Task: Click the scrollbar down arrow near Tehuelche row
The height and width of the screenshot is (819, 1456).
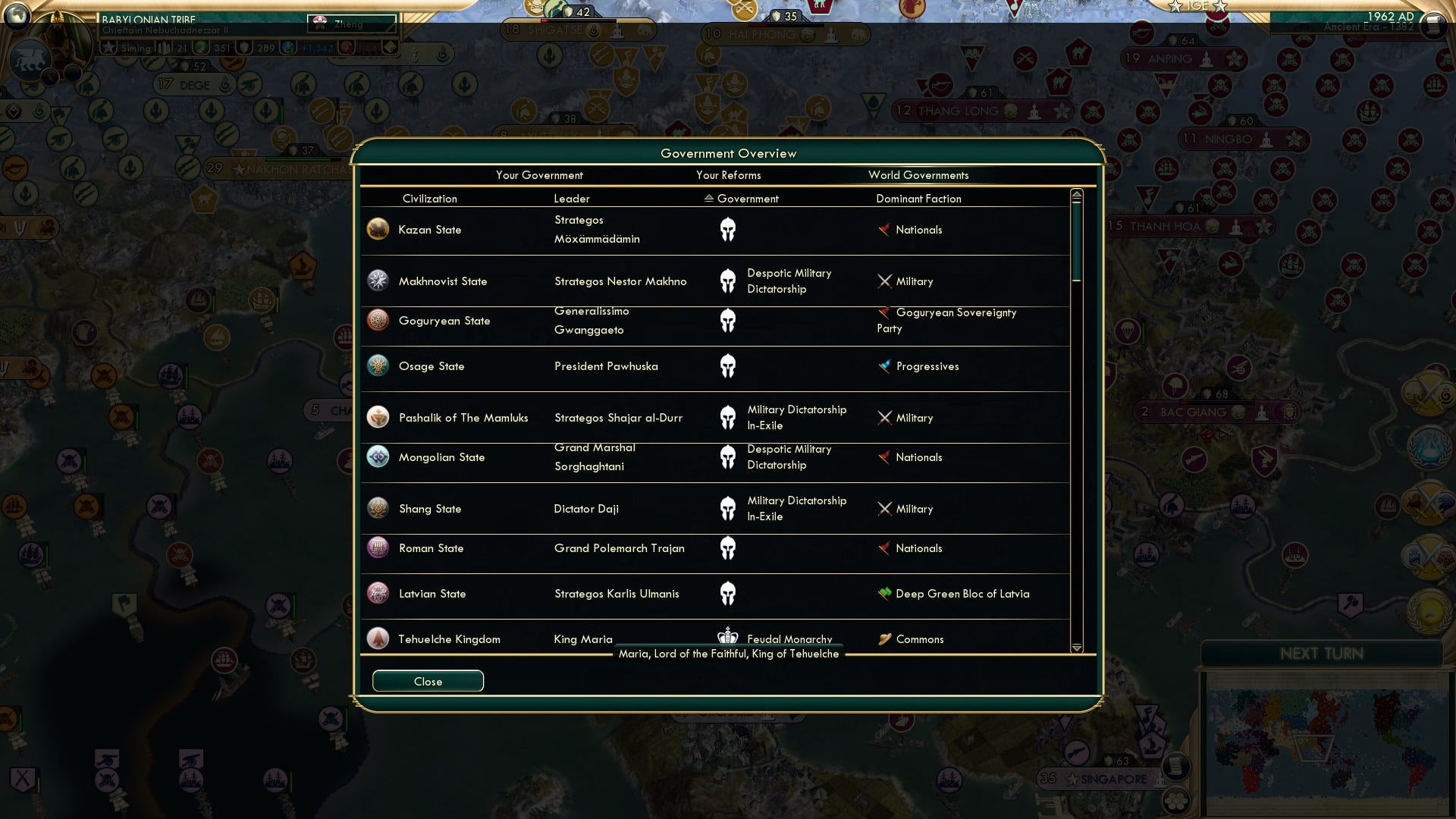Action: [1076, 648]
